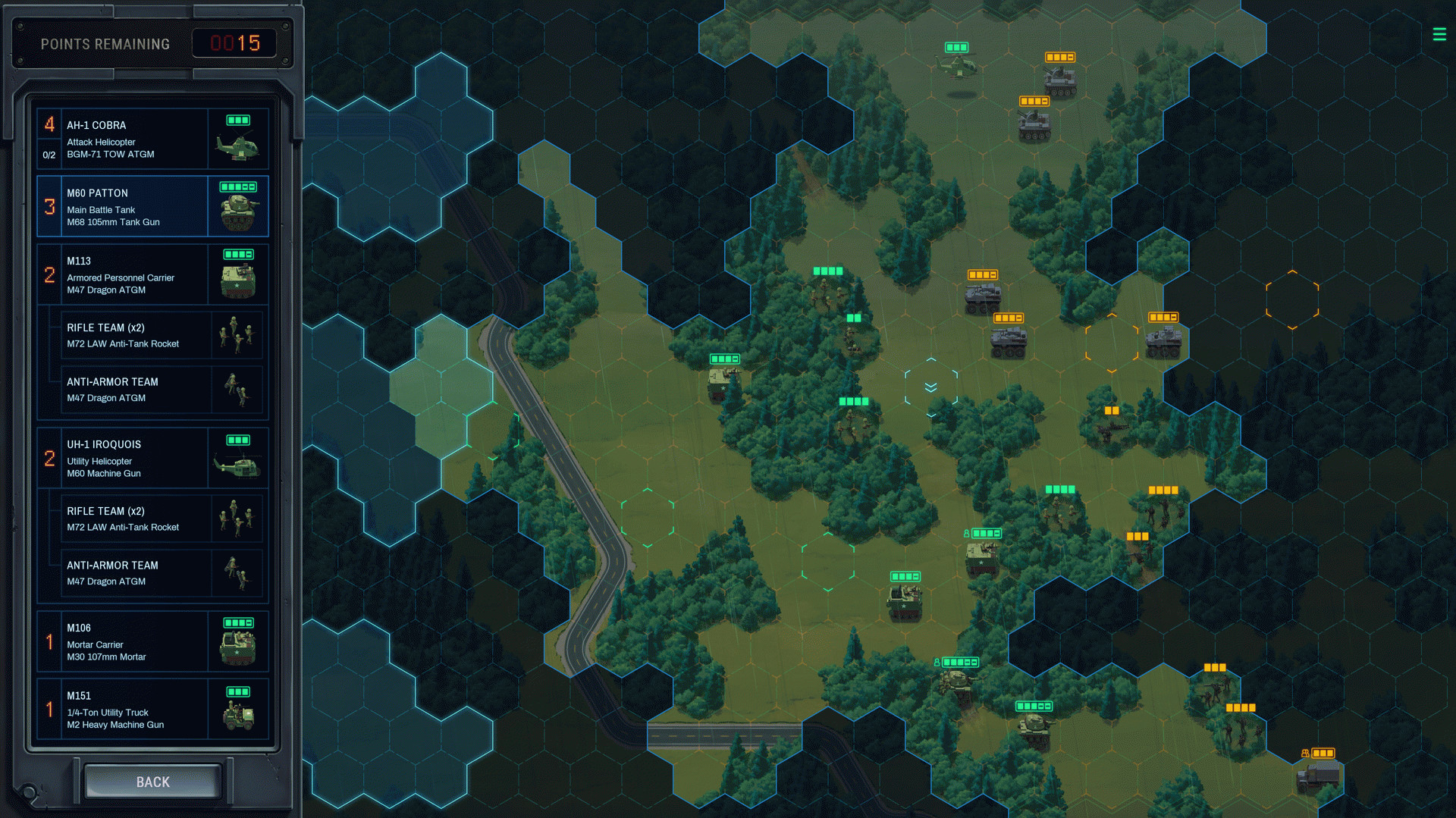
Task: Open the hamburger menu icon
Action: click(1439, 34)
